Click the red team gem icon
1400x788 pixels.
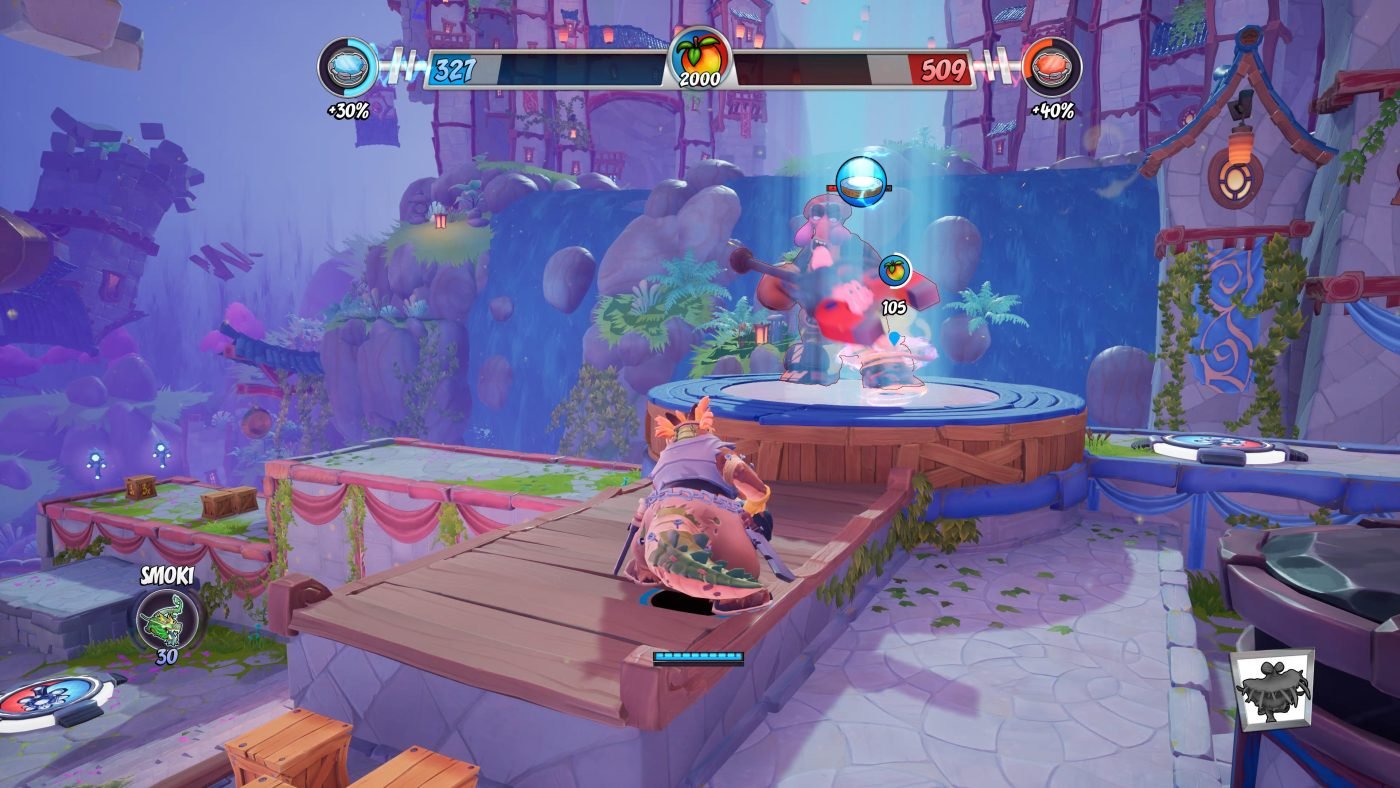pos(1052,68)
